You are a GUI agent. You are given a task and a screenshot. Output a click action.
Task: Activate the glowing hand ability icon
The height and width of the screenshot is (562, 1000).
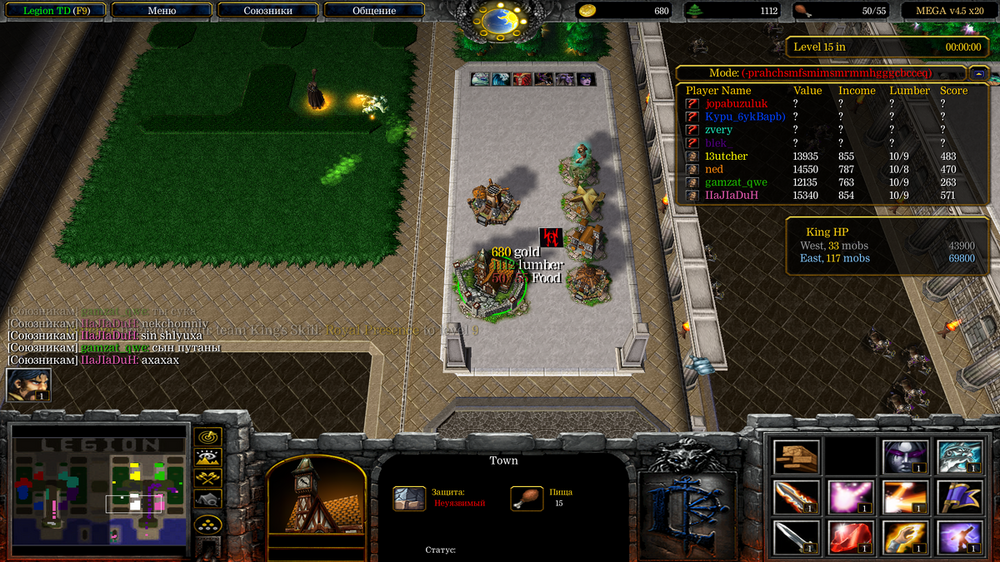click(x=905, y=537)
